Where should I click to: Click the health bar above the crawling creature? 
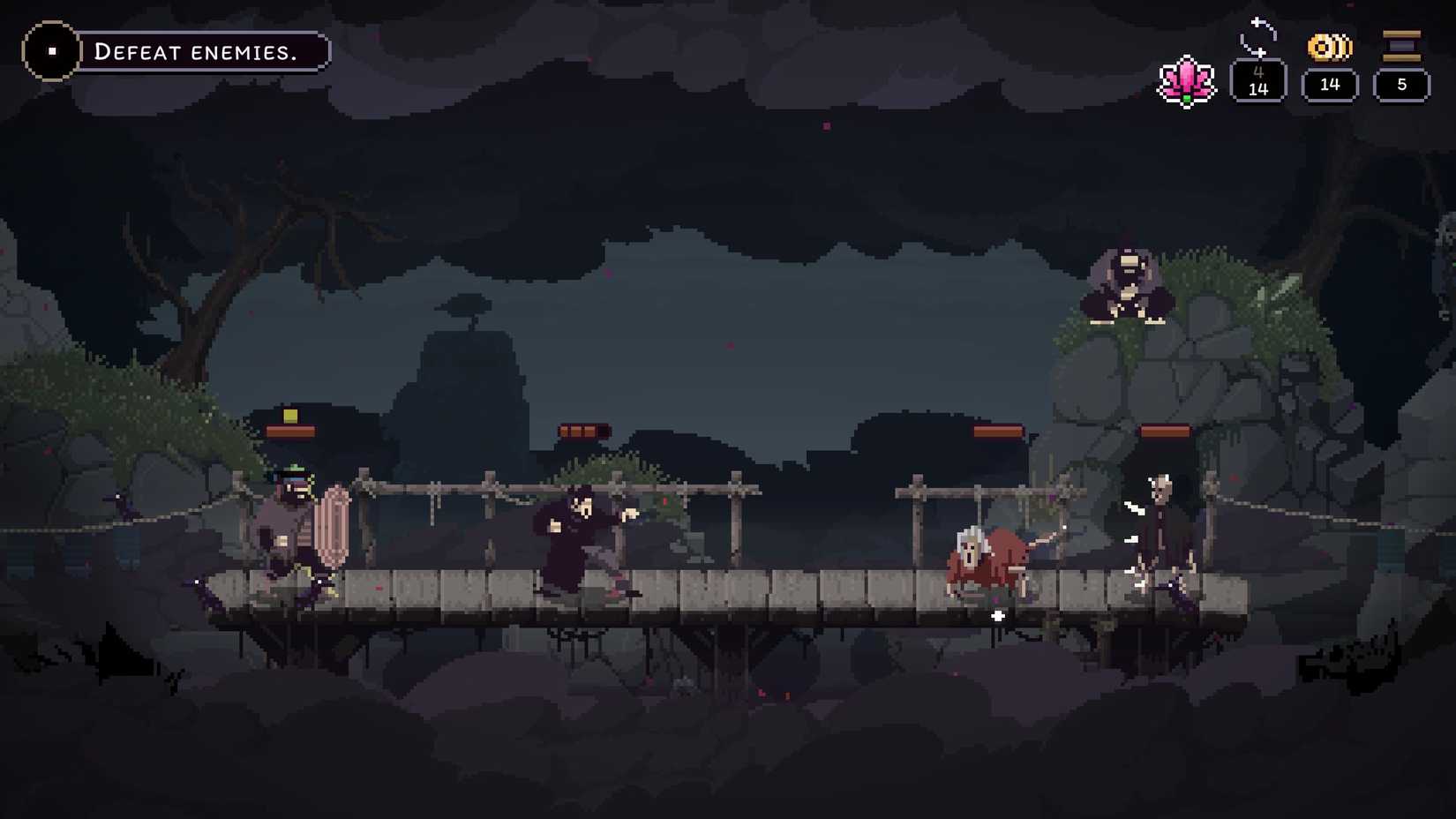[x=998, y=432]
